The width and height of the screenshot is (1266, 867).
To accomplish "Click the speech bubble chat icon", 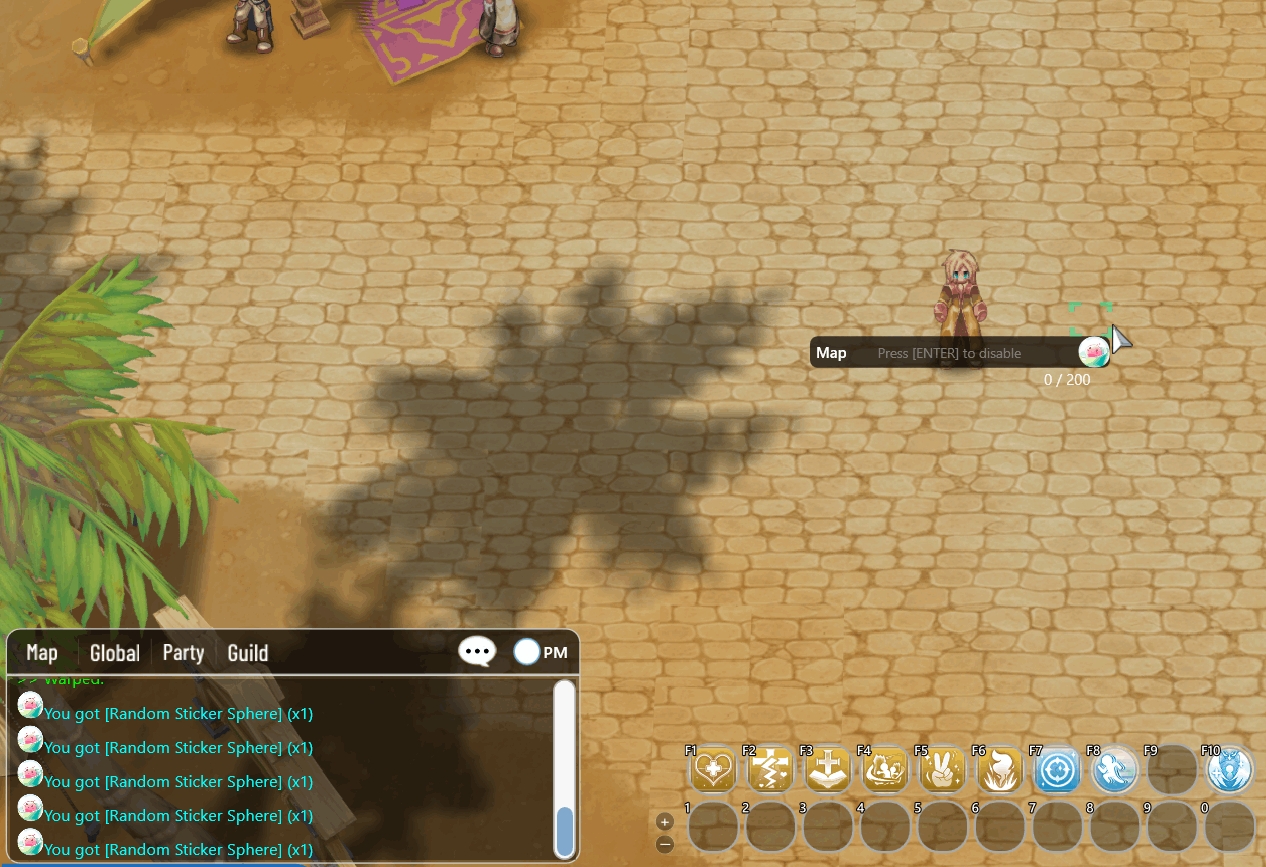I will pos(477,652).
